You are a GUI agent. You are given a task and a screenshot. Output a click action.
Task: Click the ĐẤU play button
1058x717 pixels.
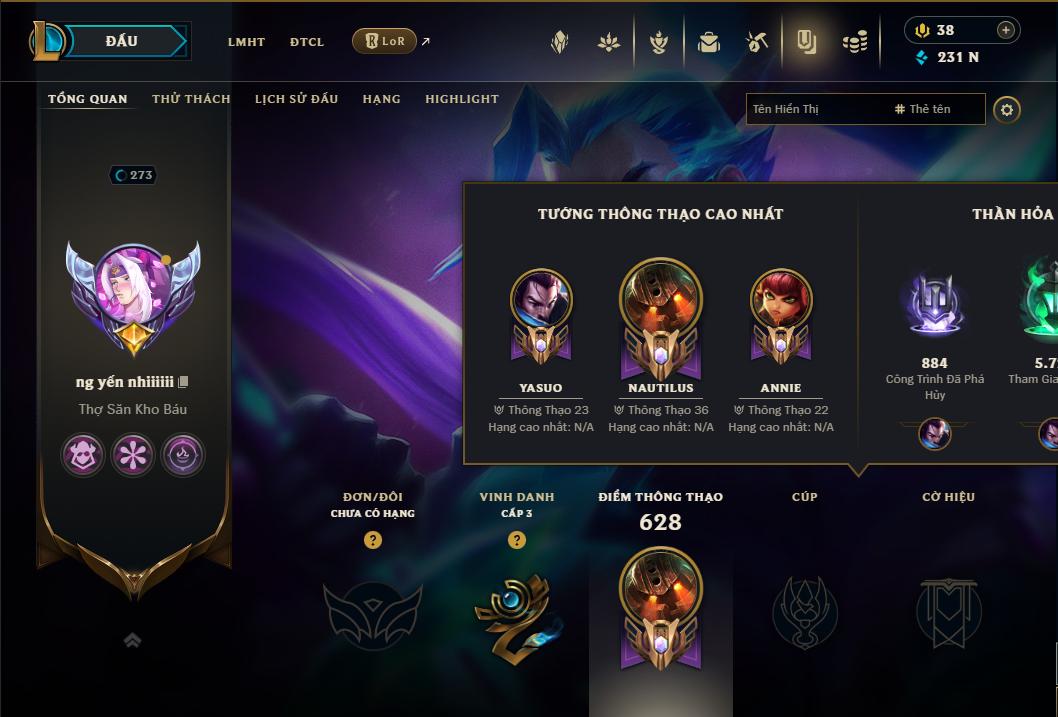(121, 41)
